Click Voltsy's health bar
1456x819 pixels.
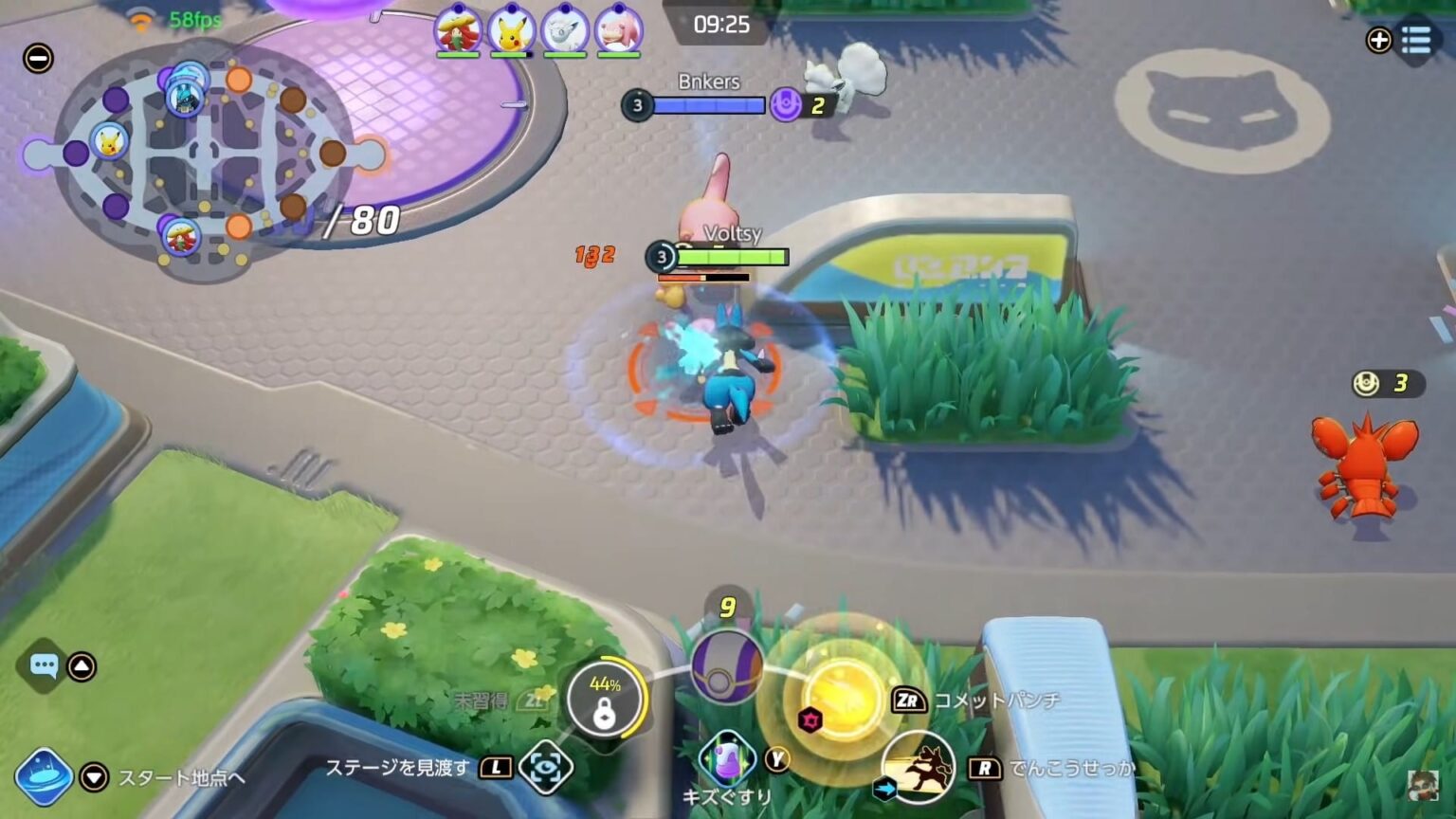tap(735, 257)
